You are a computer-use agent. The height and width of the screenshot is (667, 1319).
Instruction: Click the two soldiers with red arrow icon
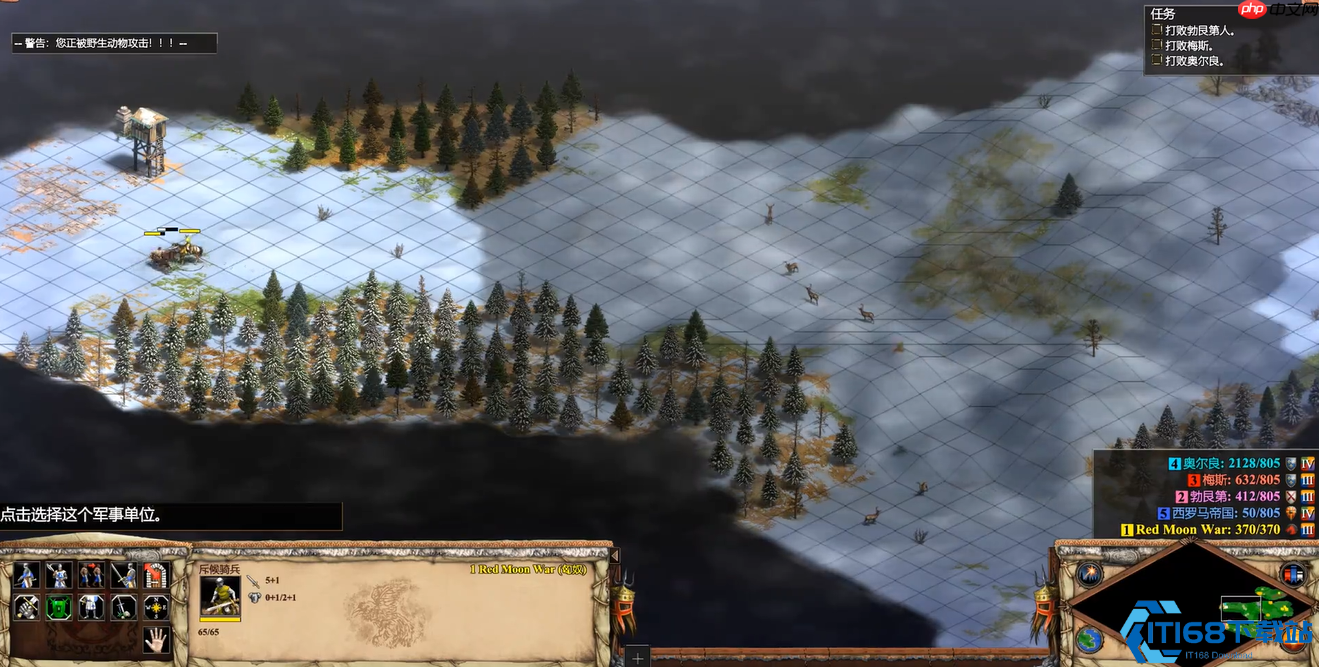[91, 575]
